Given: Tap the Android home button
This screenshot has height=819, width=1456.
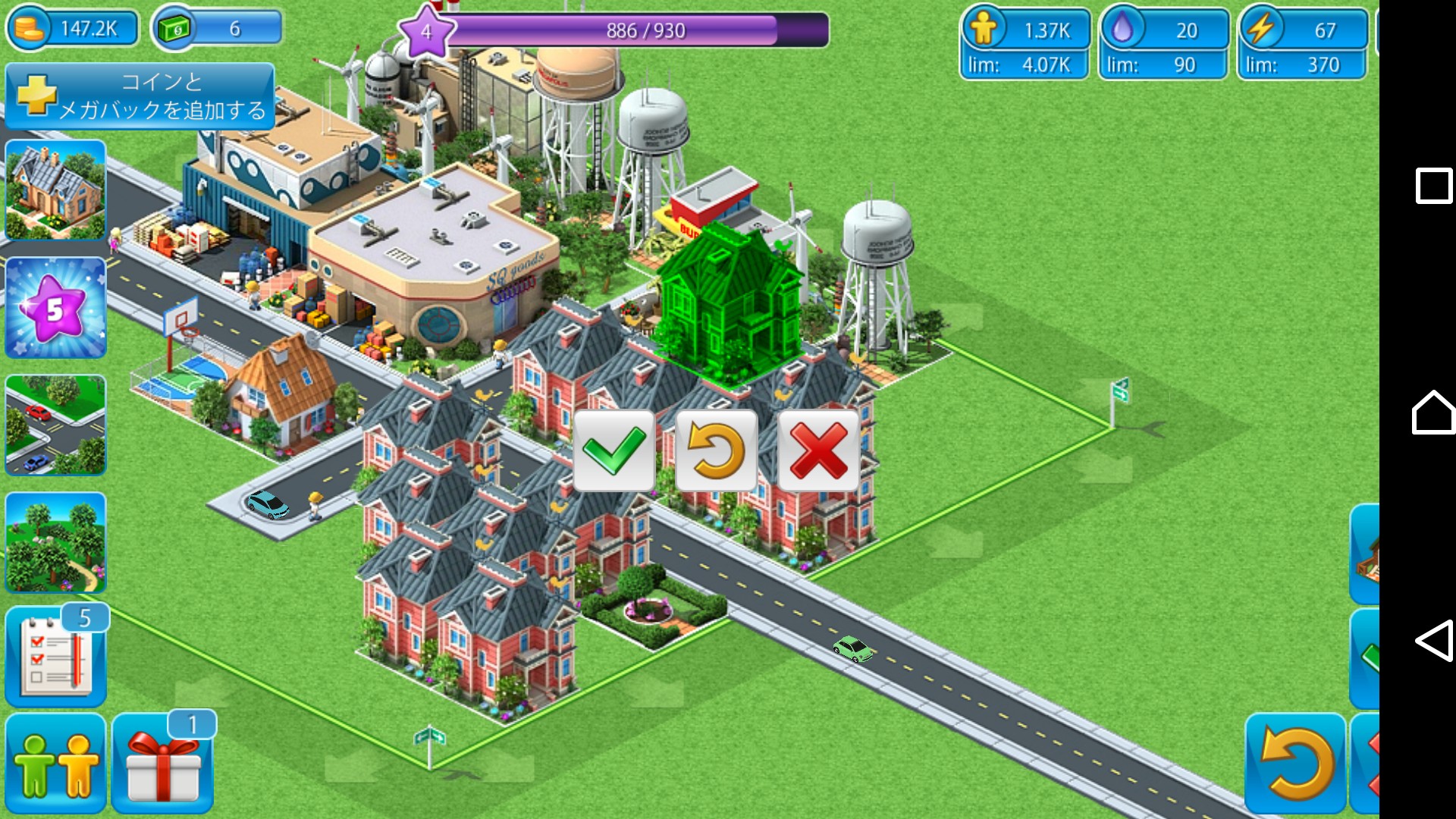Looking at the screenshot, I should coord(1433,413).
